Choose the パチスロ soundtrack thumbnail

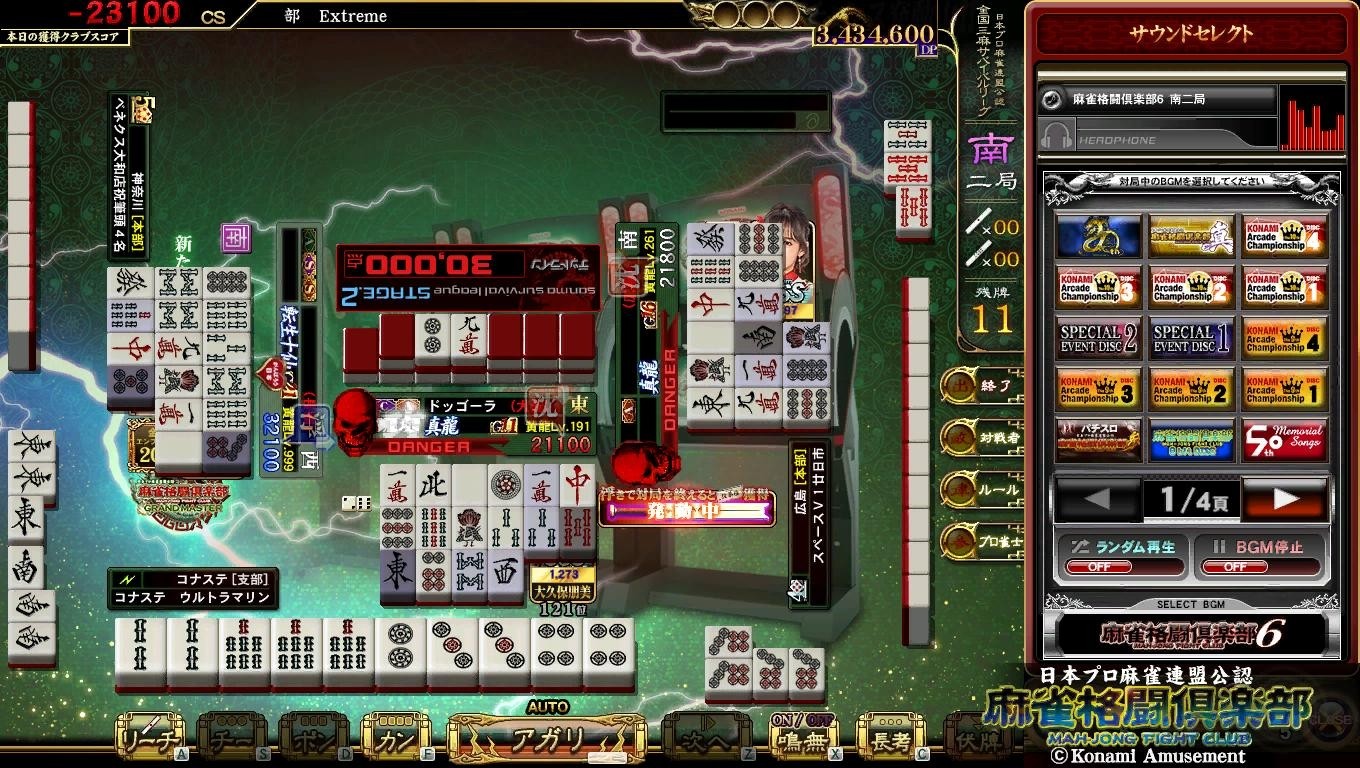1098,440
